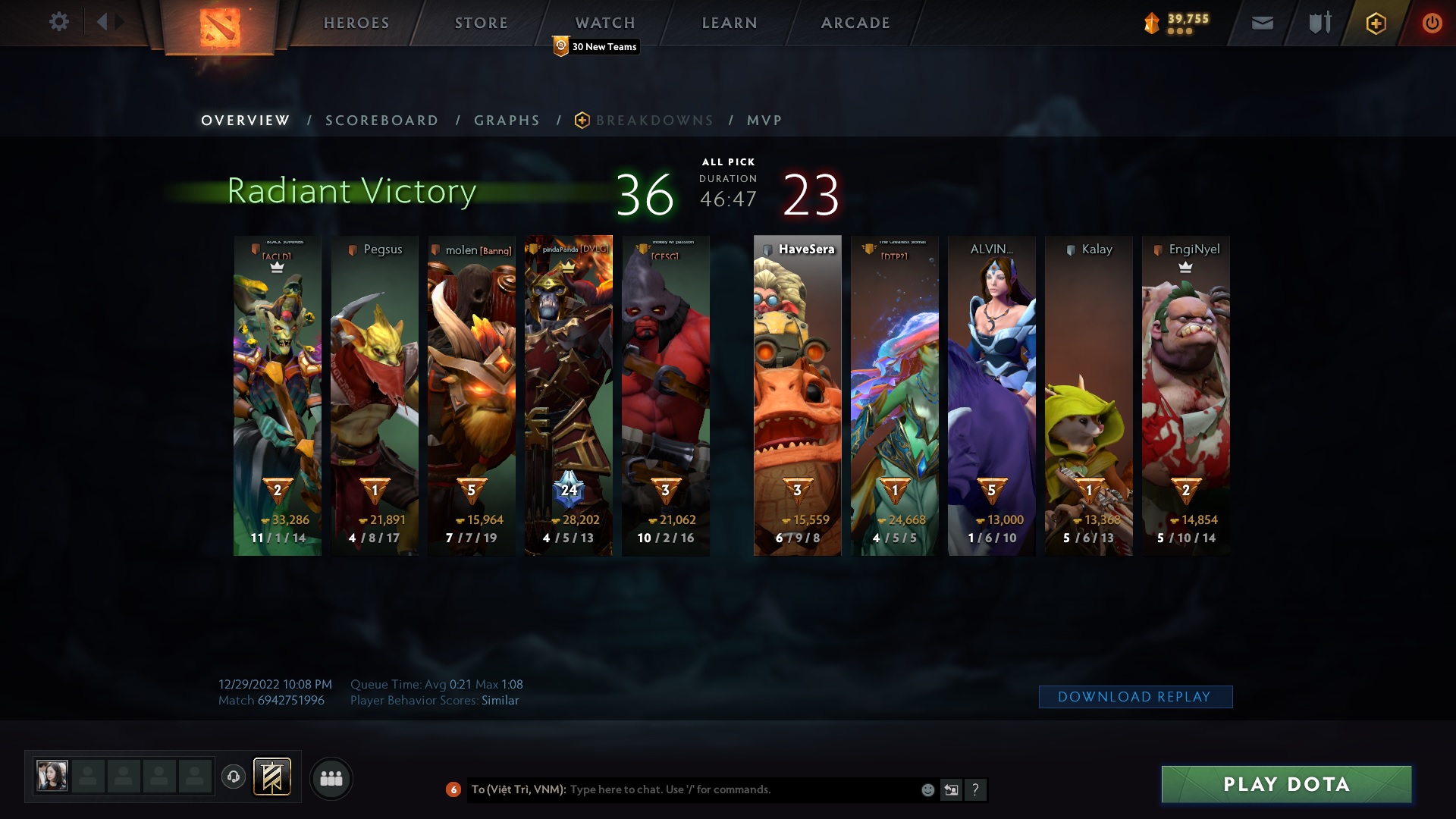Open the Graphs tab
Viewport: 1456px width, 819px height.
coord(507,120)
